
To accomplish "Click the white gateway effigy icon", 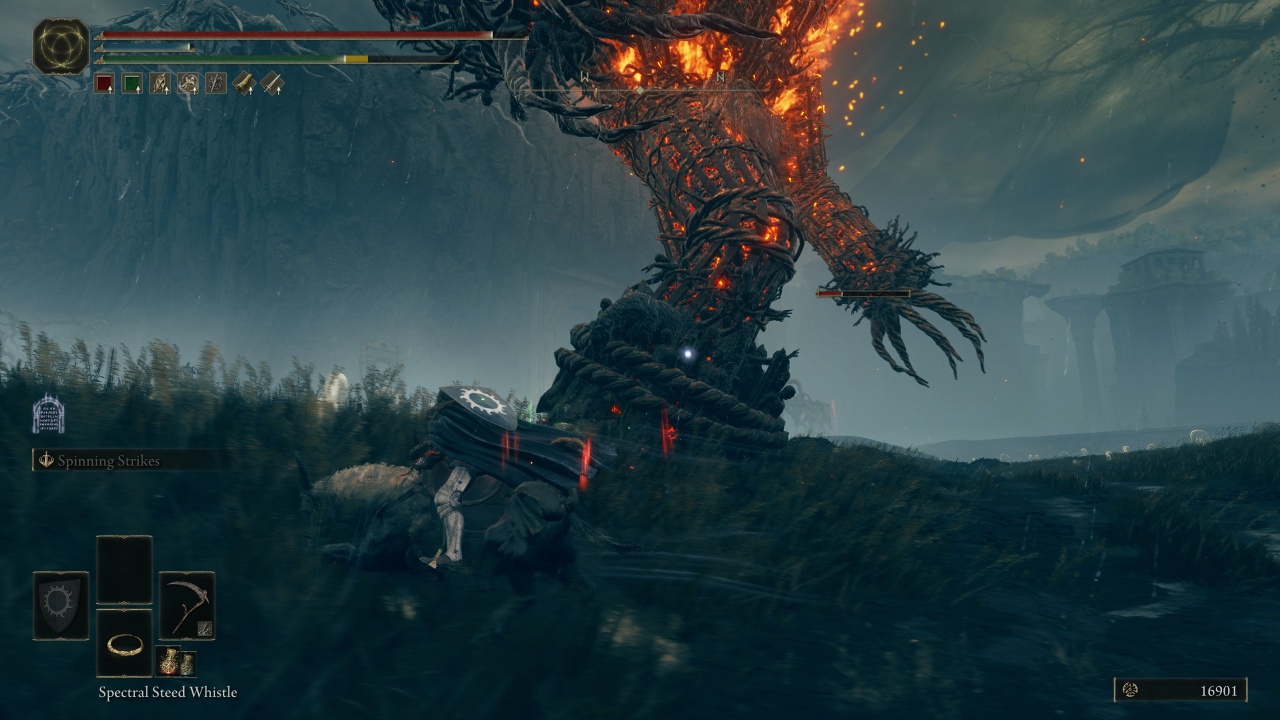I will point(48,413).
